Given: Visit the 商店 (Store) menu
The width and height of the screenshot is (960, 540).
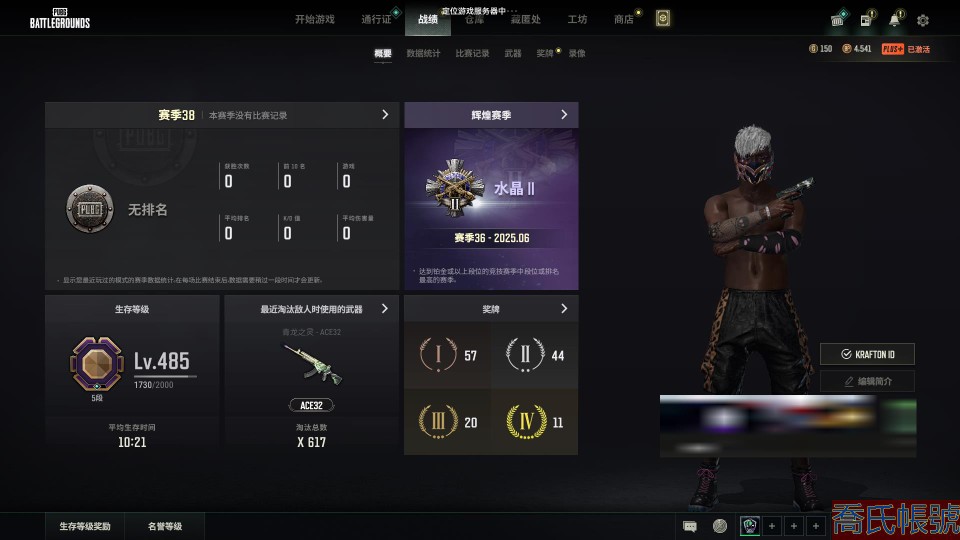Looking at the screenshot, I should (623, 19).
